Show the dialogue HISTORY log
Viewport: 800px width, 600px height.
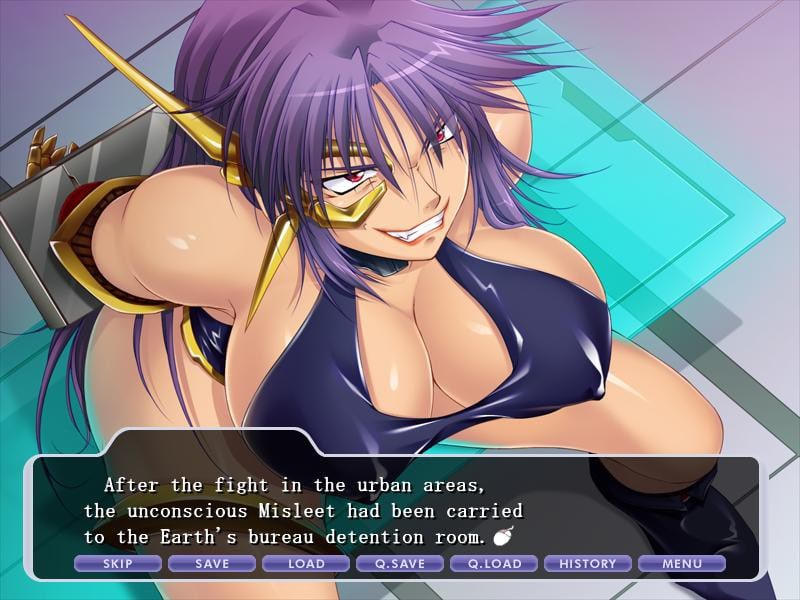[x=588, y=564]
